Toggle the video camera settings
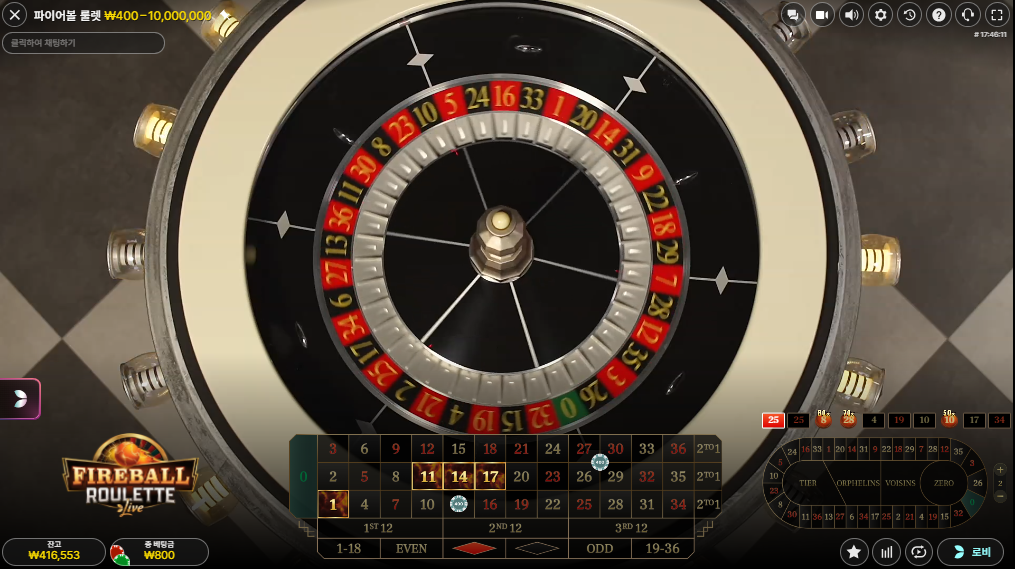This screenshot has height=569, width=1015. tap(822, 14)
